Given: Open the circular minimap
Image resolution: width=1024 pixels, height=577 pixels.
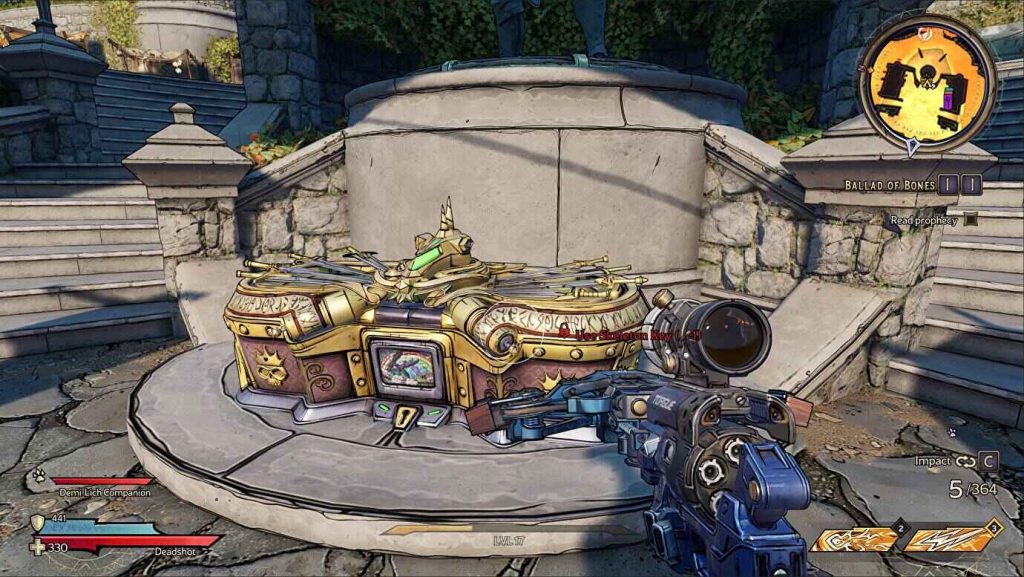Looking at the screenshot, I should click(x=927, y=83).
